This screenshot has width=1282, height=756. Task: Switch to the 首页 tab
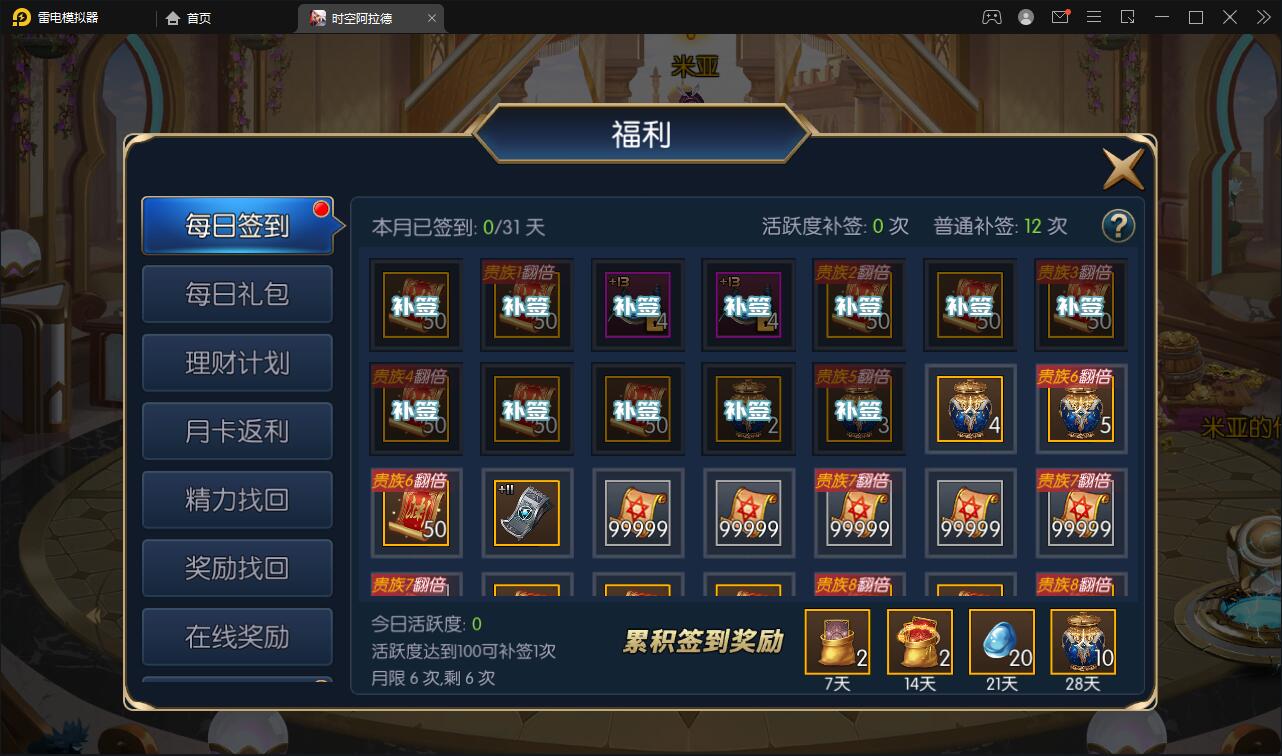point(188,17)
